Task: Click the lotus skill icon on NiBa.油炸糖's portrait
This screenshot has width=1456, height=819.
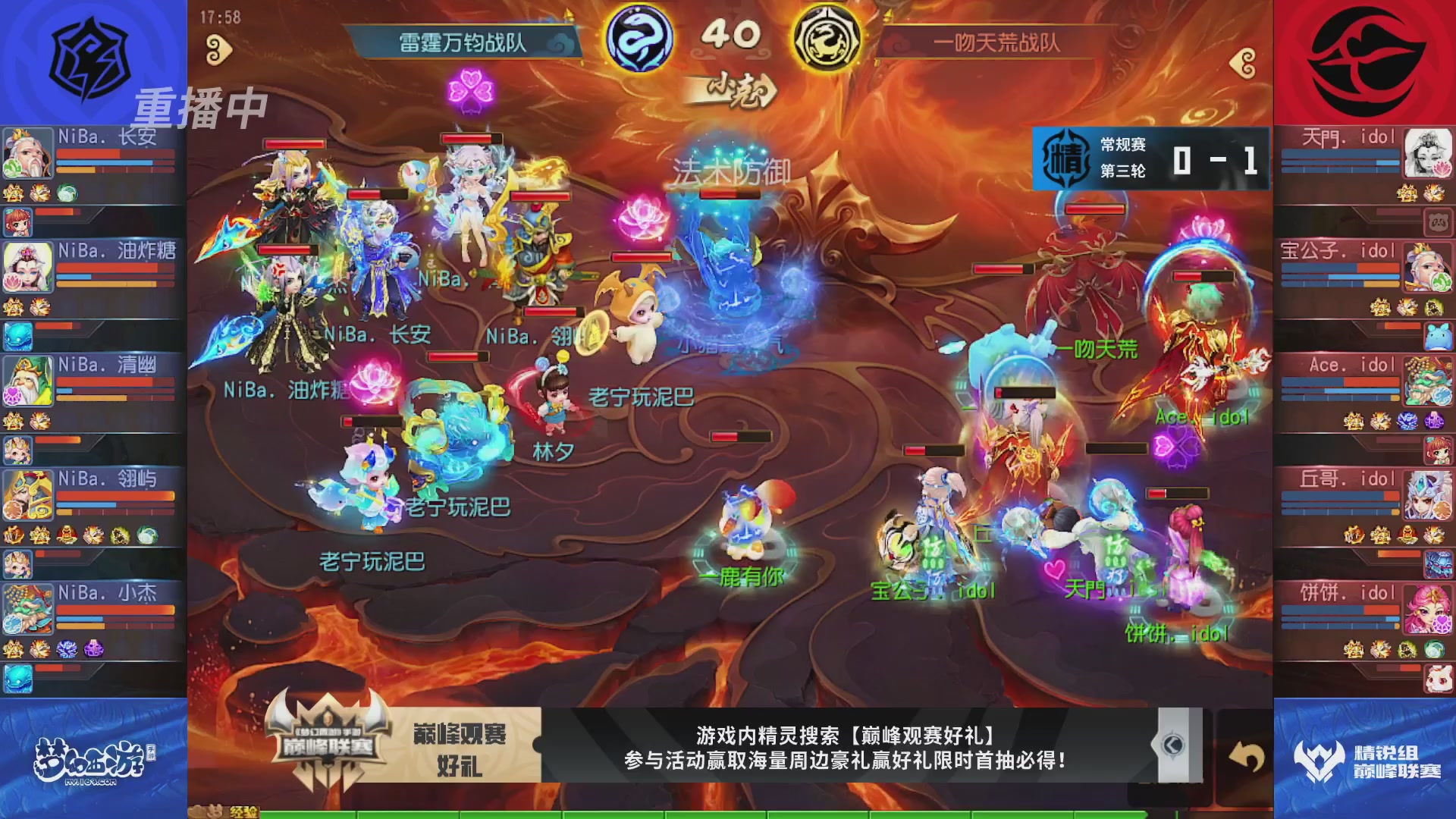Action: point(13,280)
